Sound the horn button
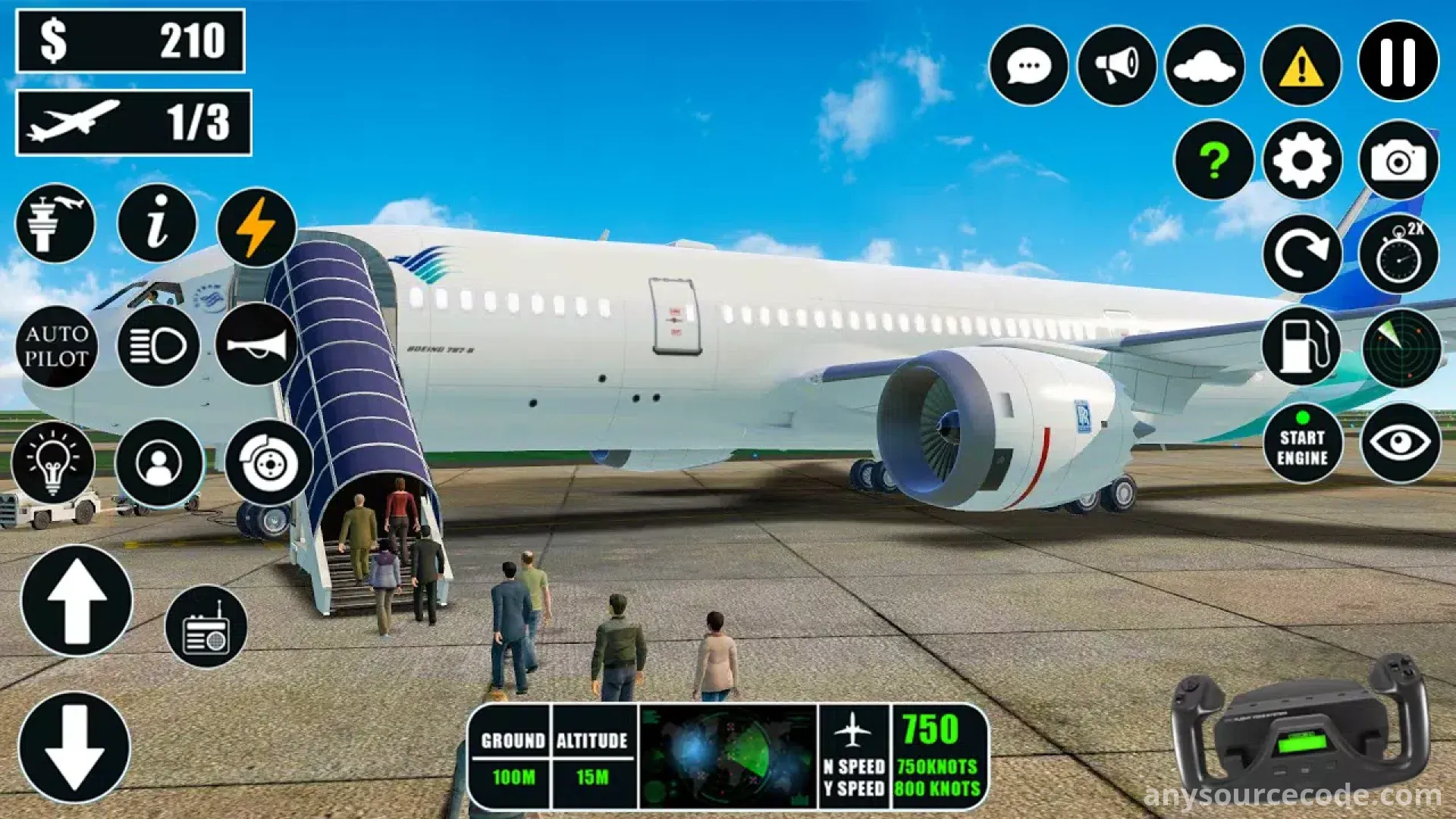 pos(256,345)
